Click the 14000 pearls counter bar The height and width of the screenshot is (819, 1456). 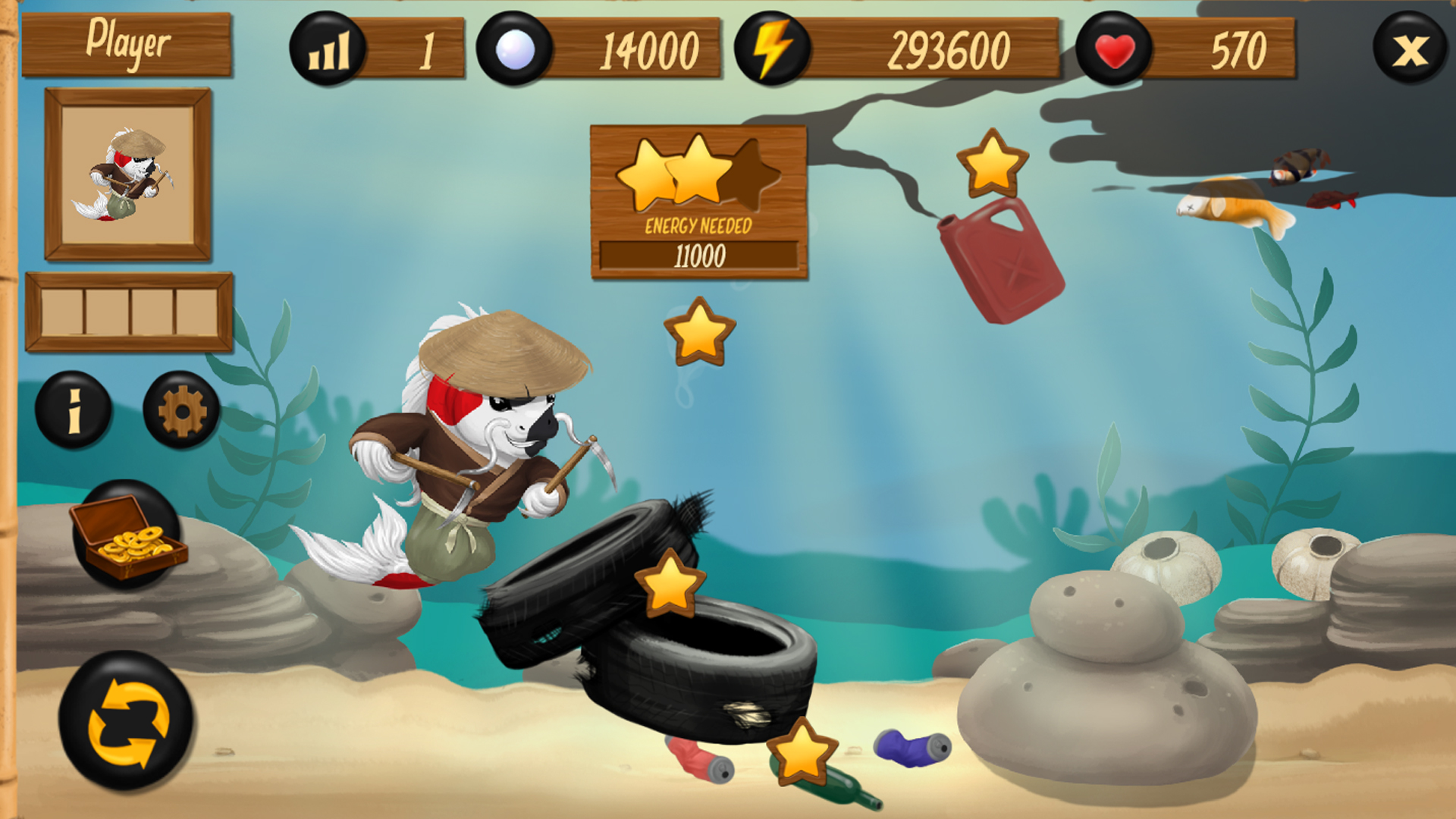coord(648,48)
